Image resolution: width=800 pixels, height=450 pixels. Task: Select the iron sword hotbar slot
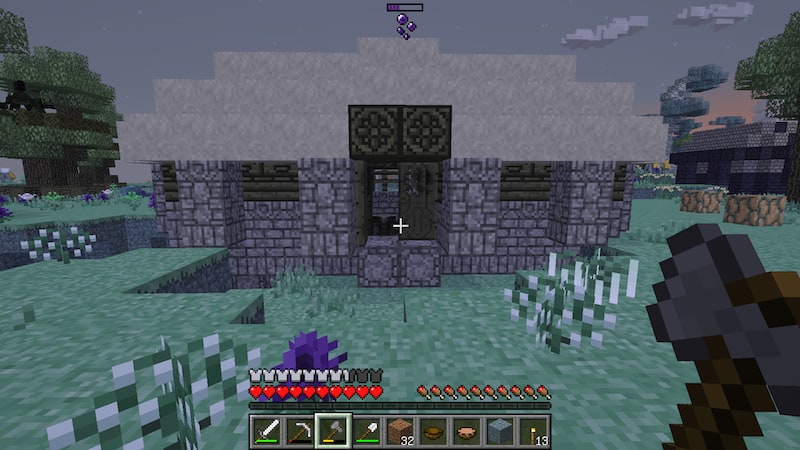[x=266, y=430]
